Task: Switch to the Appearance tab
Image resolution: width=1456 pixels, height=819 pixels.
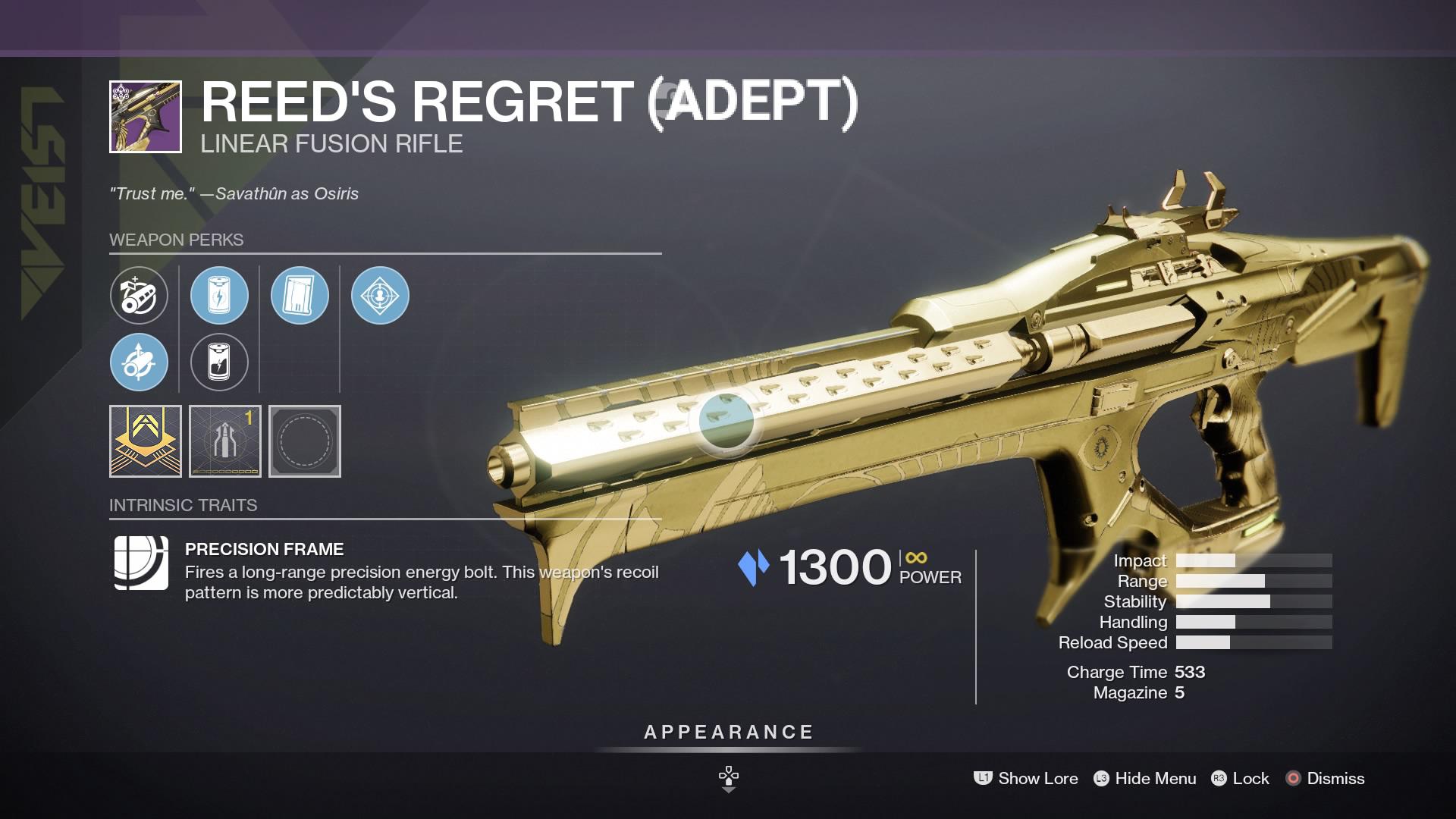Action: pyautogui.click(x=727, y=733)
